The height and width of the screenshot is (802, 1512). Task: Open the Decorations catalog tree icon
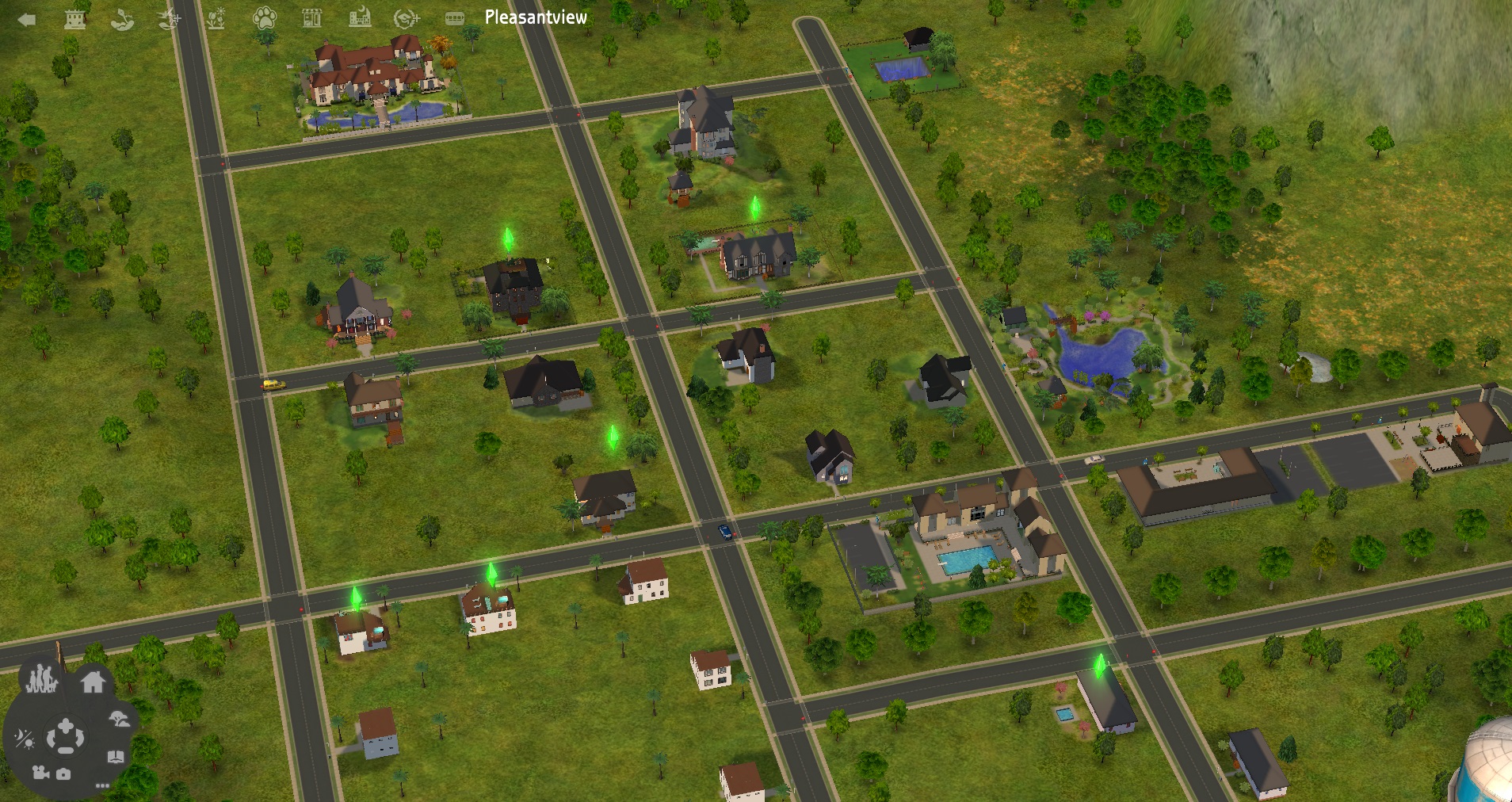coord(119,720)
